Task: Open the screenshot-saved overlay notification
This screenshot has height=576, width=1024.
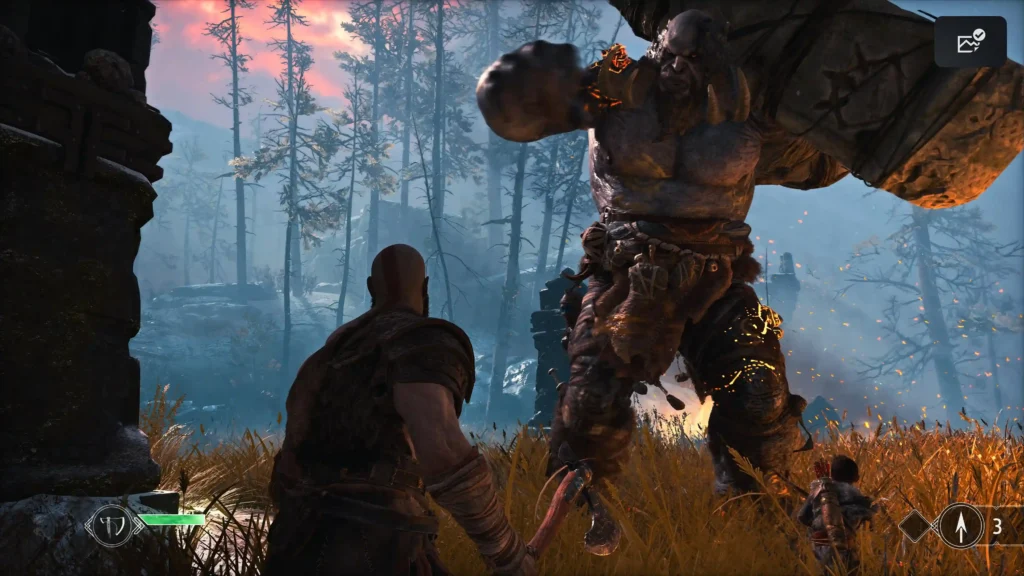Action: tap(970, 42)
